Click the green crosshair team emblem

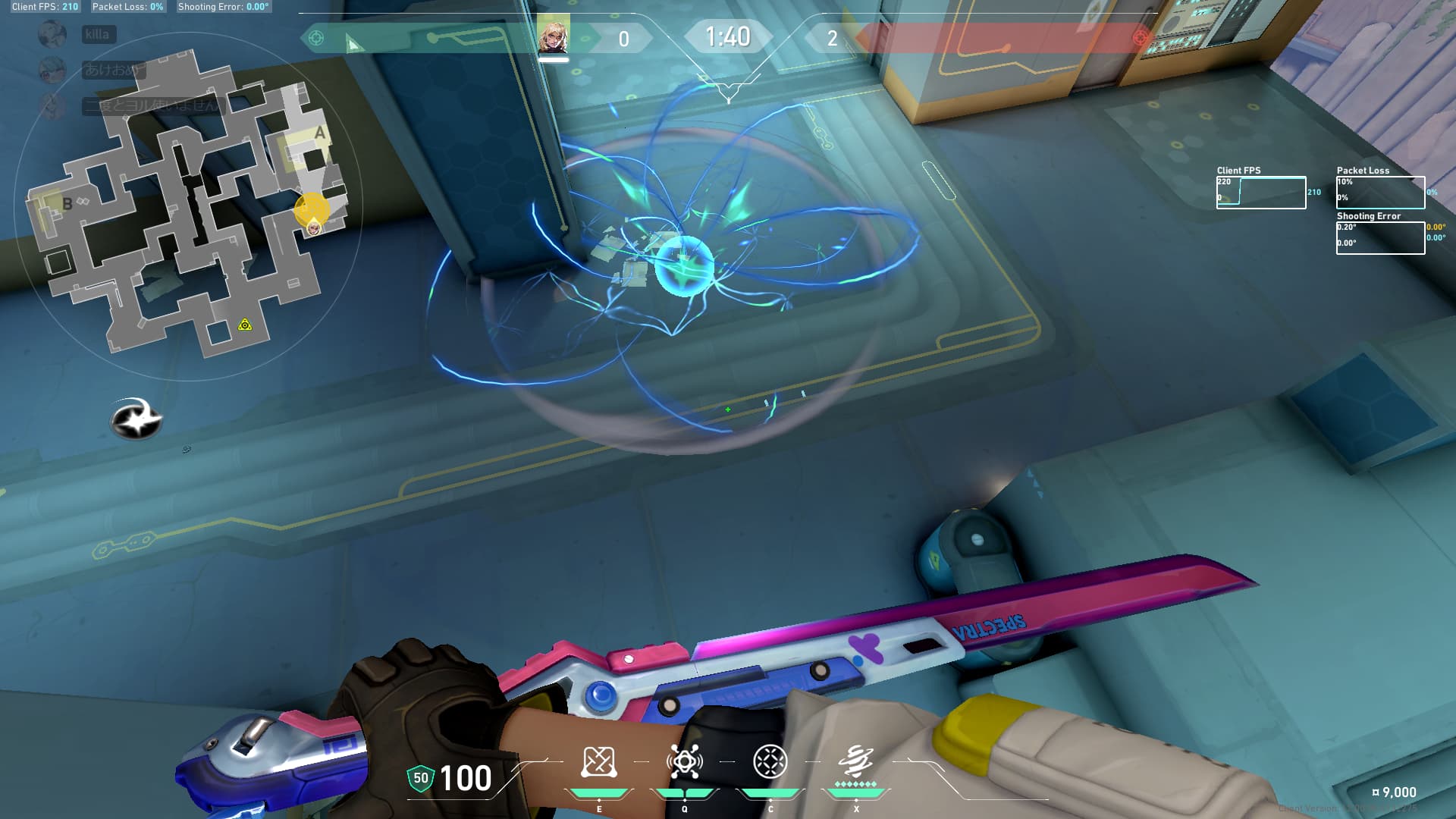click(x=316, y=38)
